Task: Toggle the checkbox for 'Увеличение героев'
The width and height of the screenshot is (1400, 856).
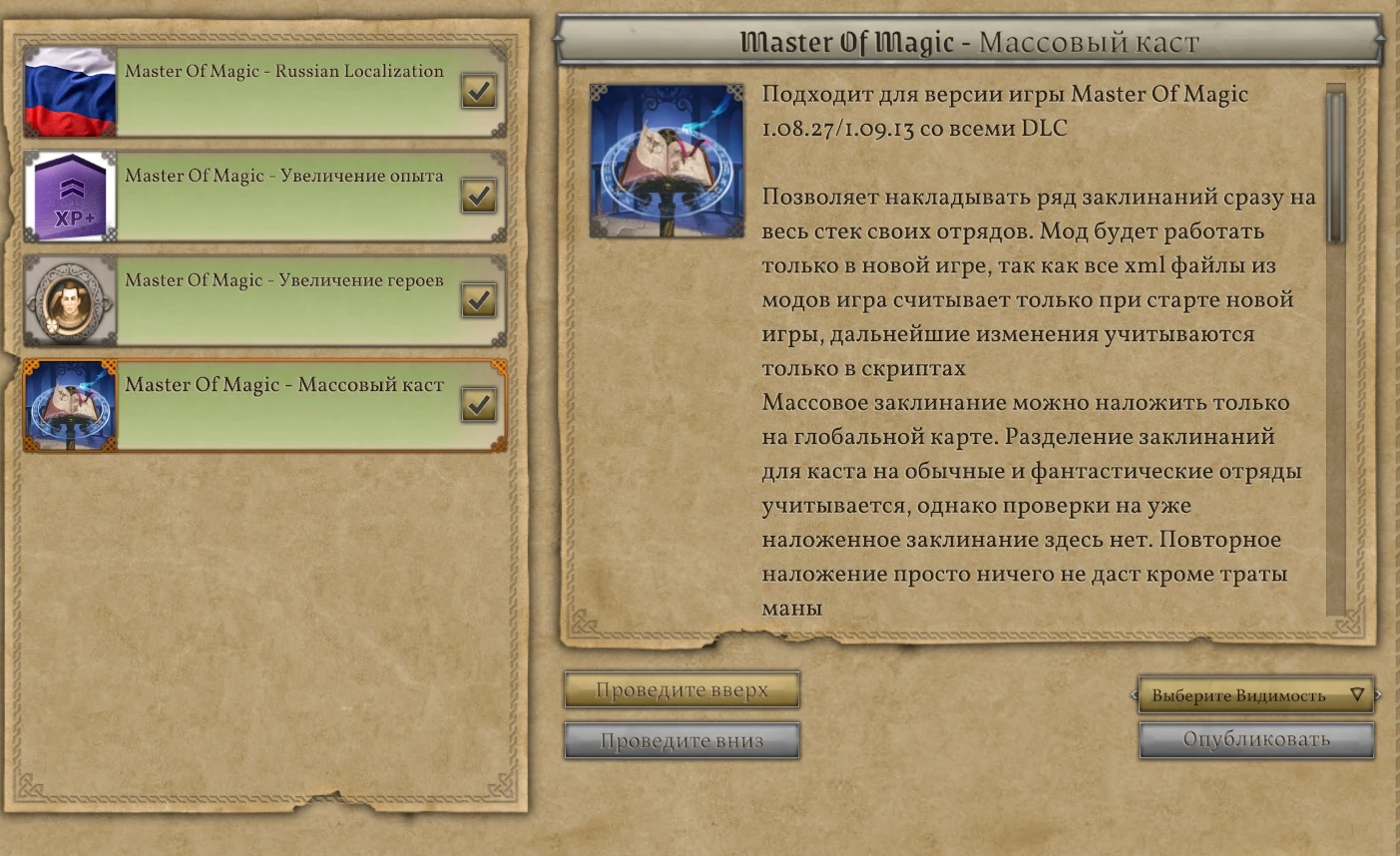Action: [x=479, y=299]
